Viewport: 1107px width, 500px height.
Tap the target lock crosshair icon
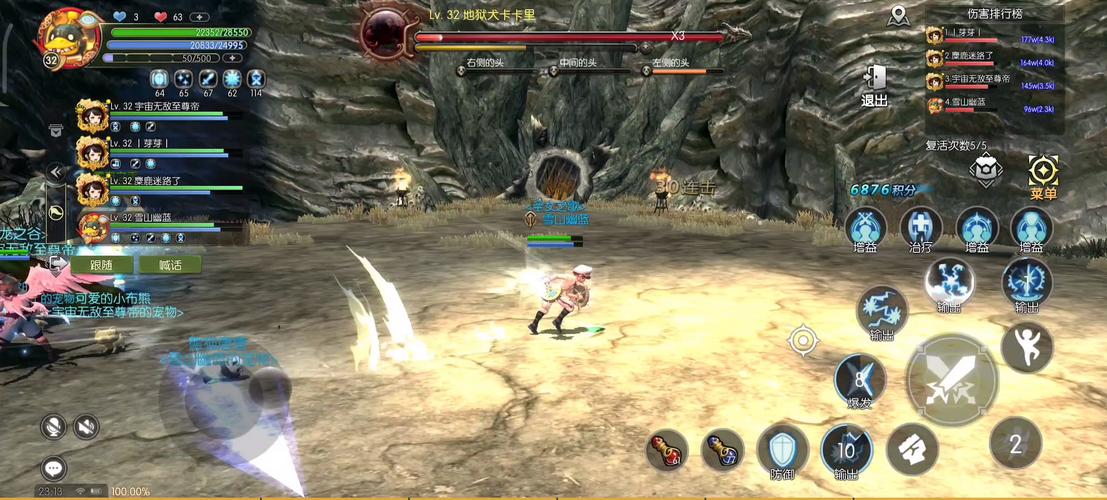[x=802, y=340]
